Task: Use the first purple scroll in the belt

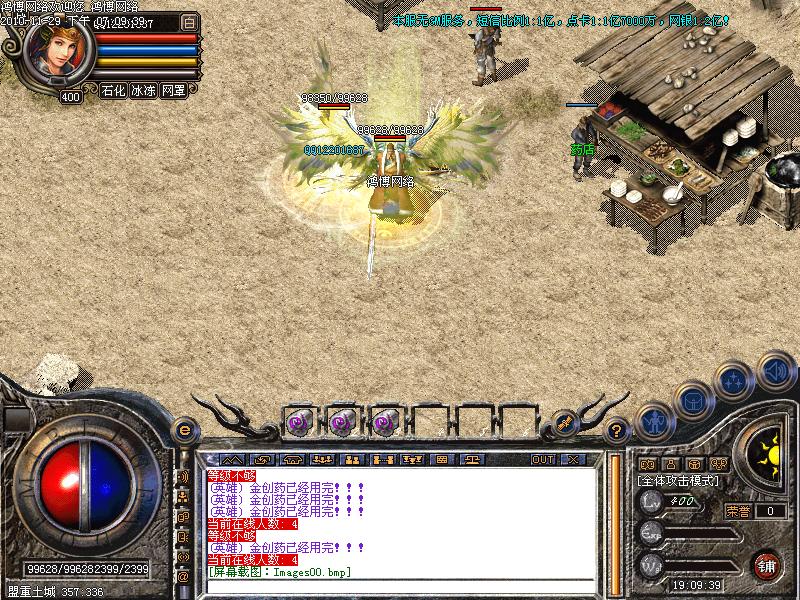Action: 298,423
